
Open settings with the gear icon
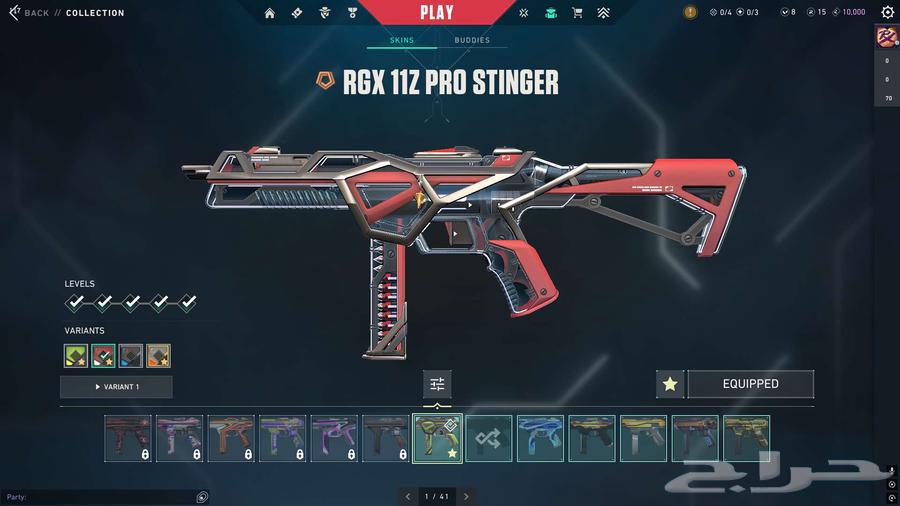(887, 13)
